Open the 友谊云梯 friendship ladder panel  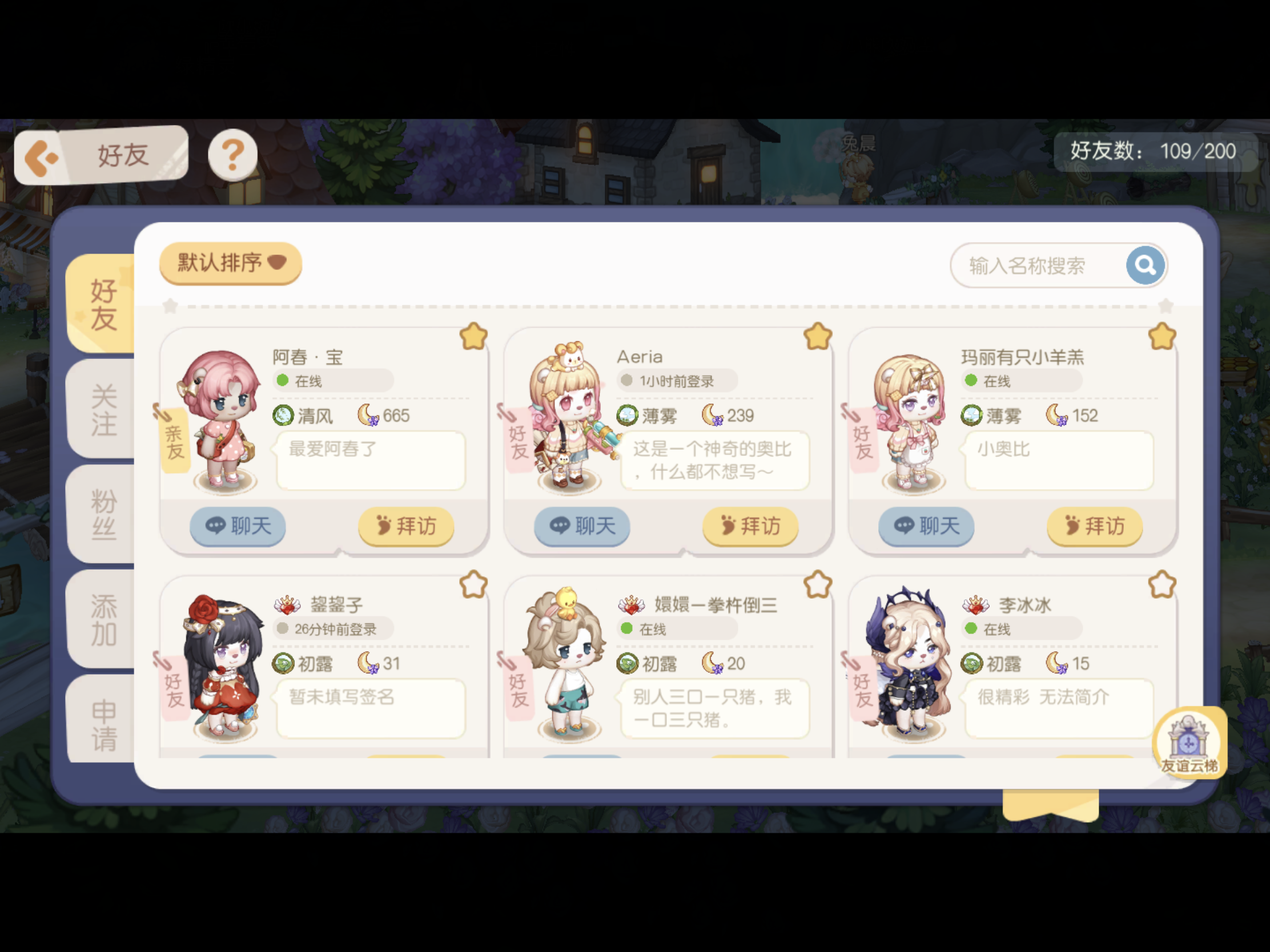tap(1189, 744)
